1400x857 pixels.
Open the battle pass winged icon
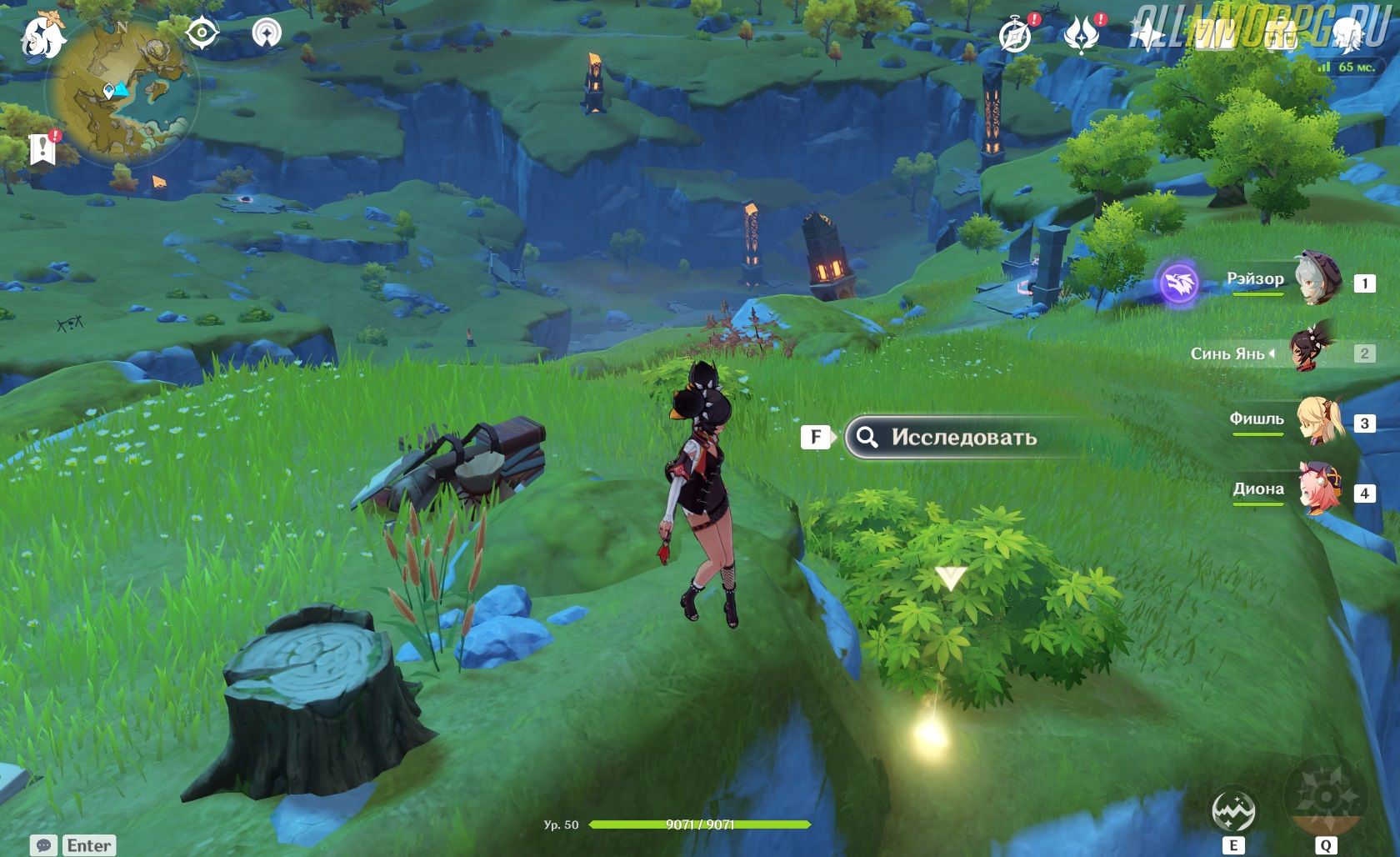click(1081, 35)
